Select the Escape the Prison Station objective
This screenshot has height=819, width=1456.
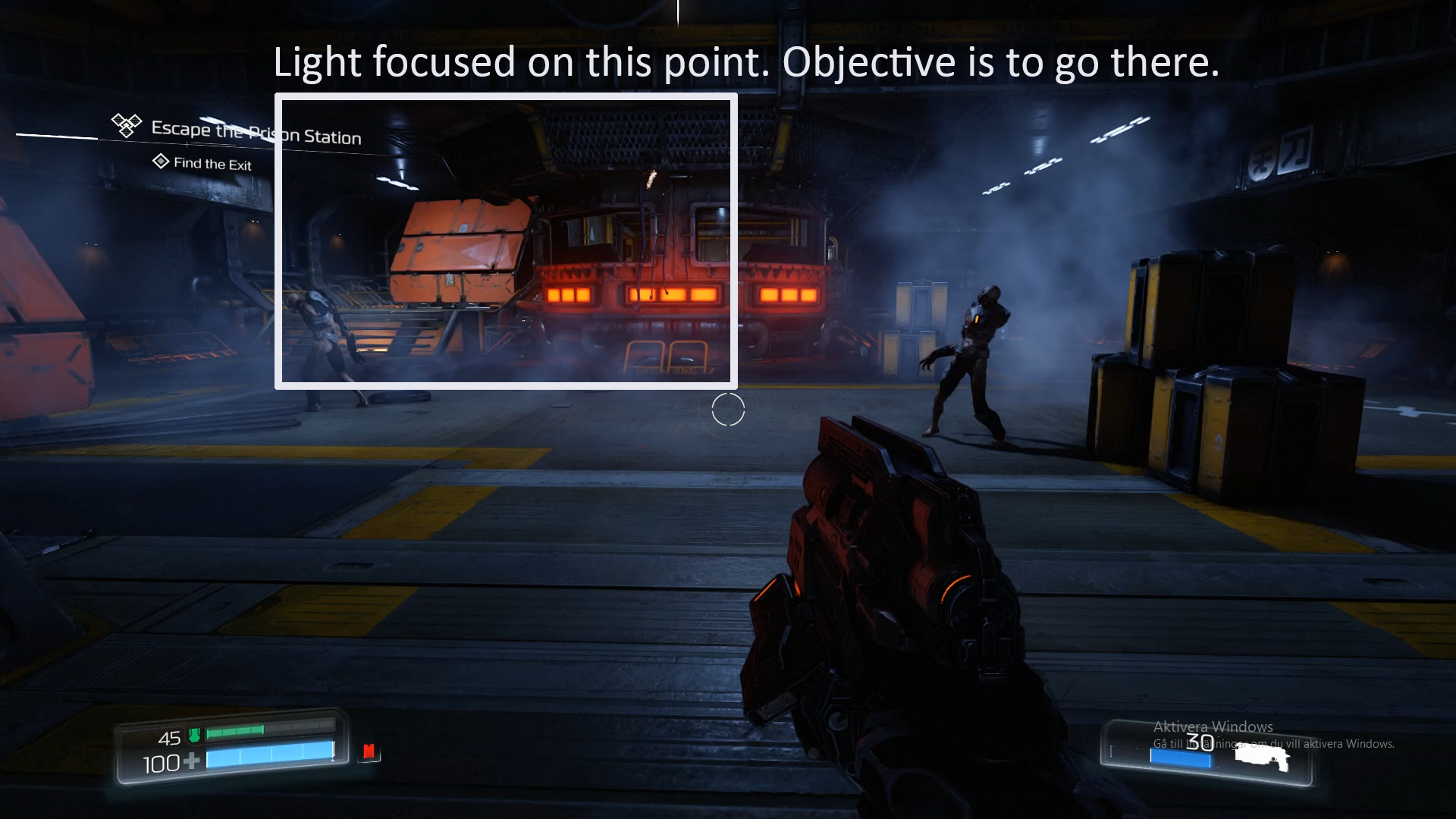[256, 133]
